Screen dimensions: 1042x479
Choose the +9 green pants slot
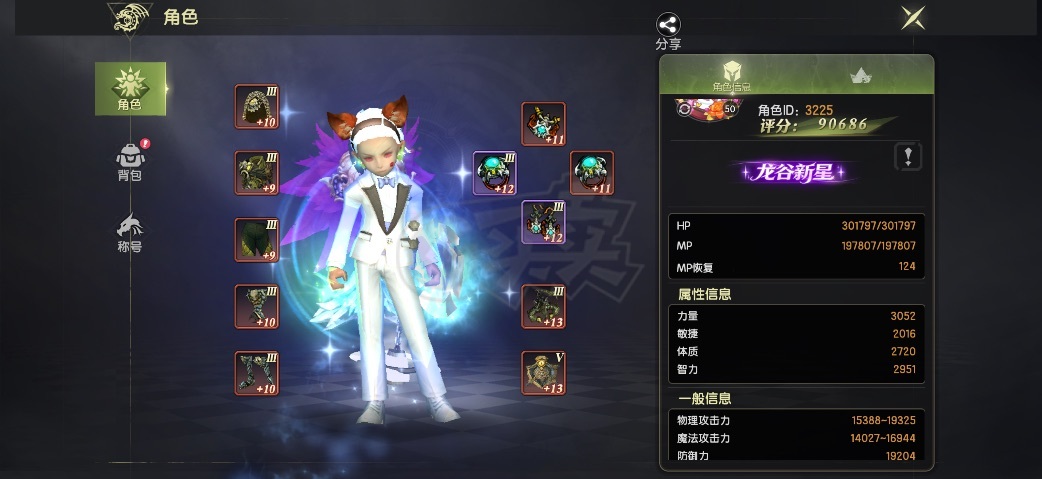256,239
